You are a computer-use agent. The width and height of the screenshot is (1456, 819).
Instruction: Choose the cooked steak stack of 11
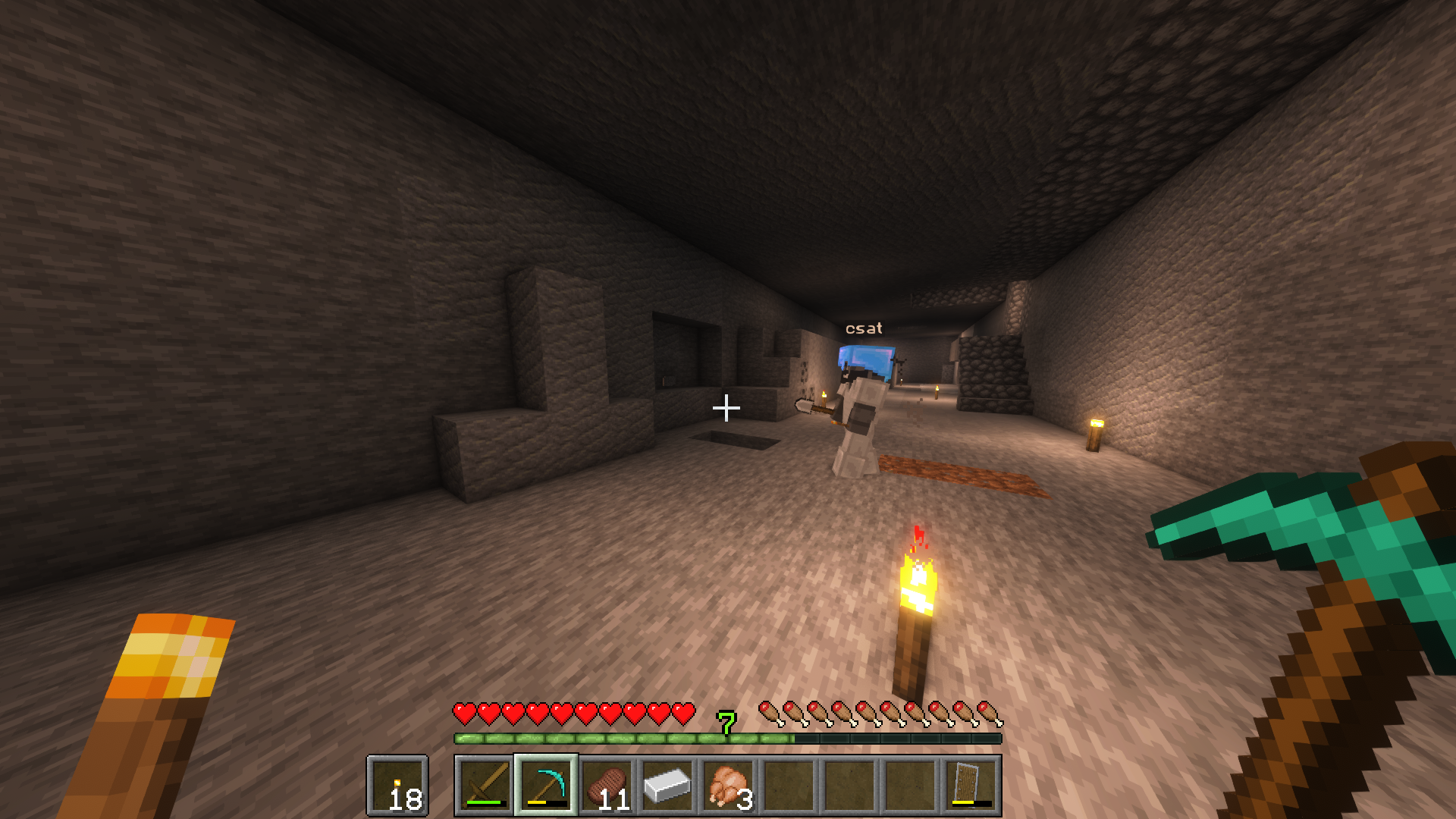coord(607,785)
